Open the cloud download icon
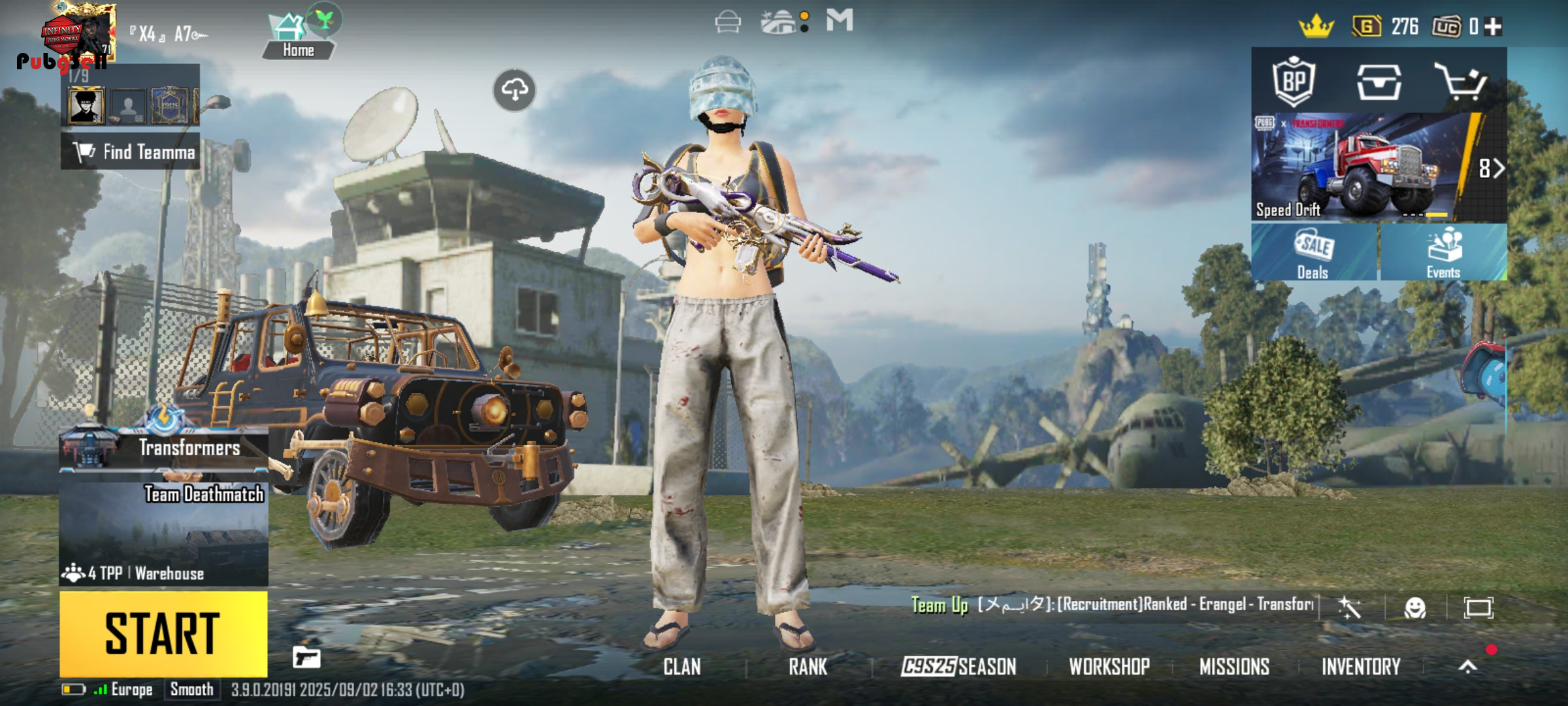The width and height of the screenshot is (1568, 706). [x=514, y=90]
